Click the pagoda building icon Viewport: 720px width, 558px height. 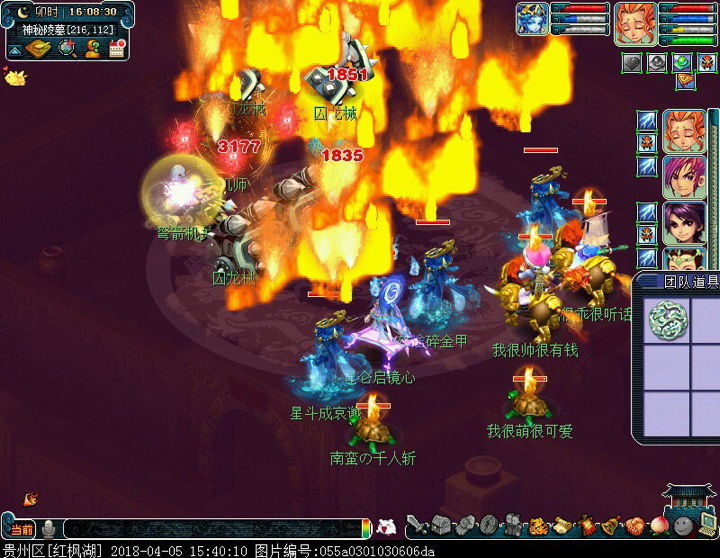click(688, 497)
